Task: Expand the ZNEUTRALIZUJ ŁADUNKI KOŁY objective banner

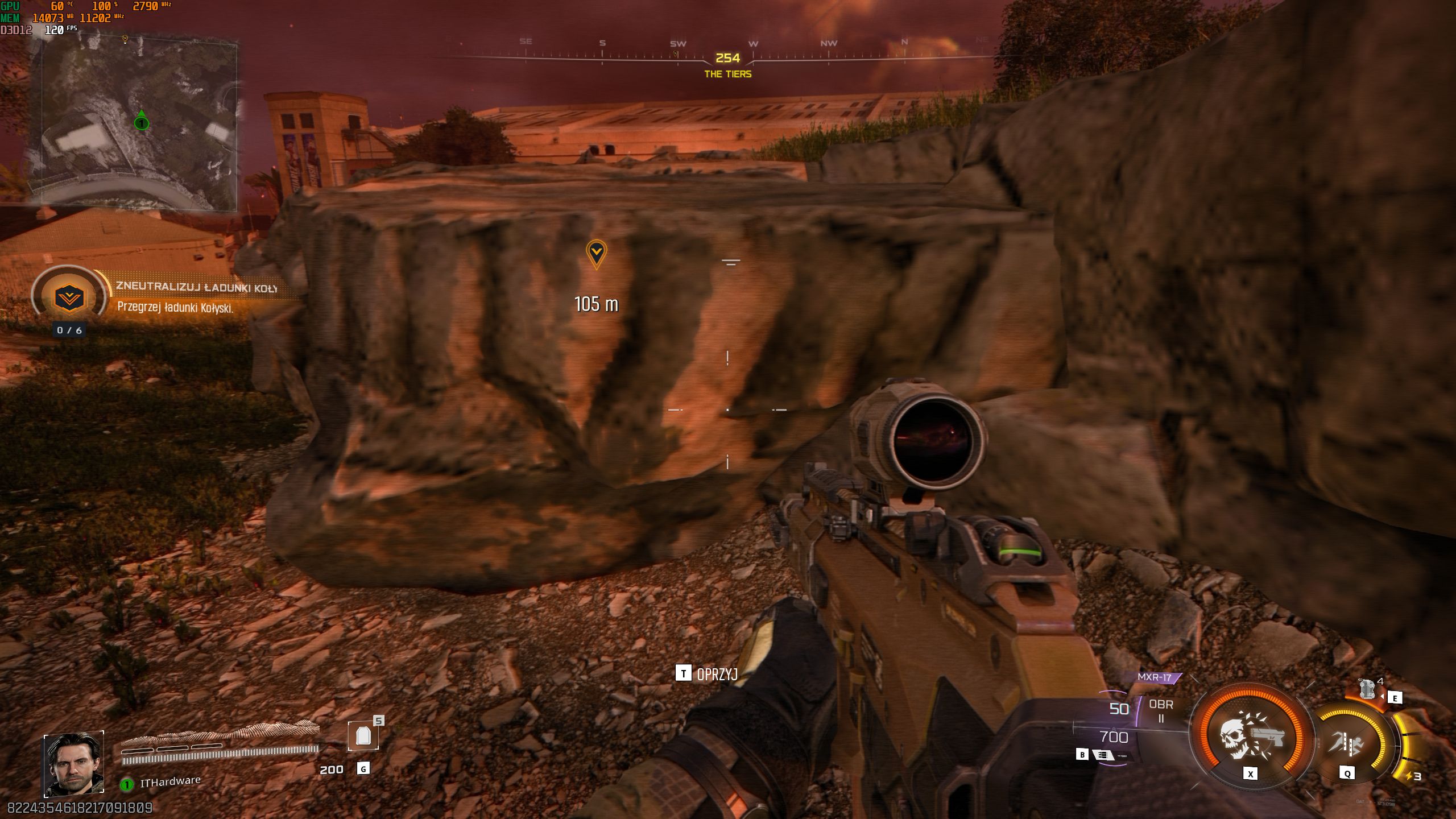Action: [x=196, y=287]
